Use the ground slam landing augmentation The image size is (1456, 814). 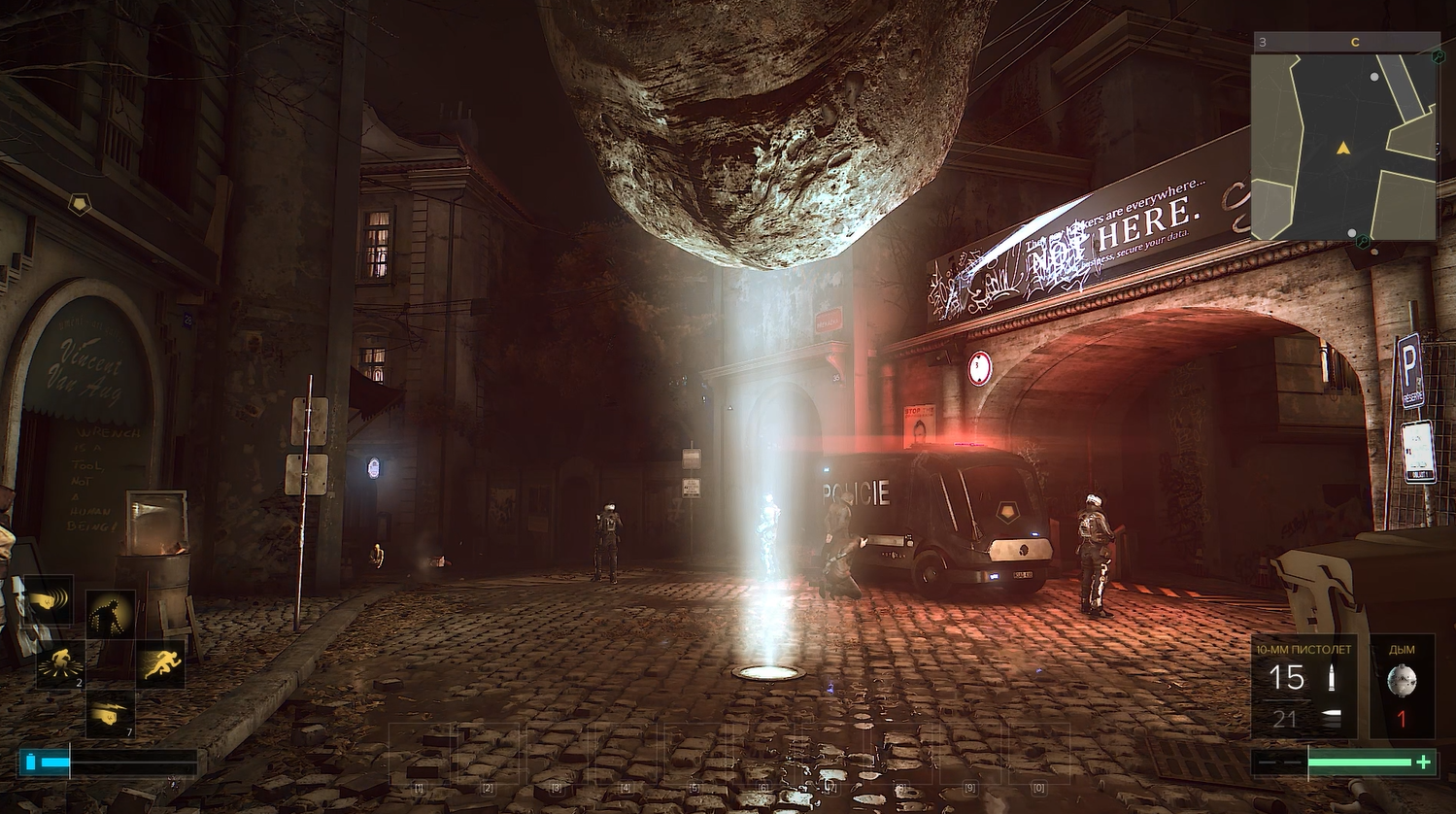click(x=60, y=665)
